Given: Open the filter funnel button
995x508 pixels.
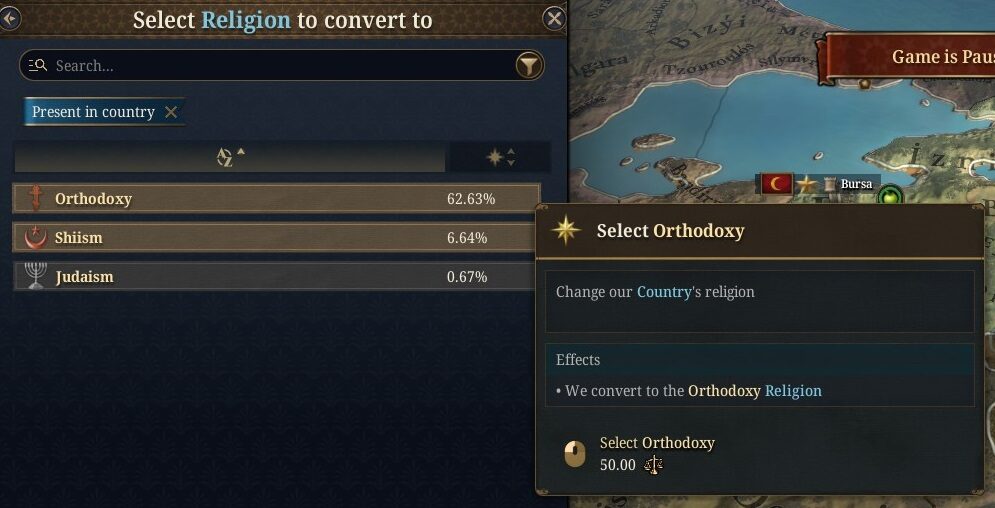Looking at the screenshot, I should pyautogui.click(x=529, y=66).
